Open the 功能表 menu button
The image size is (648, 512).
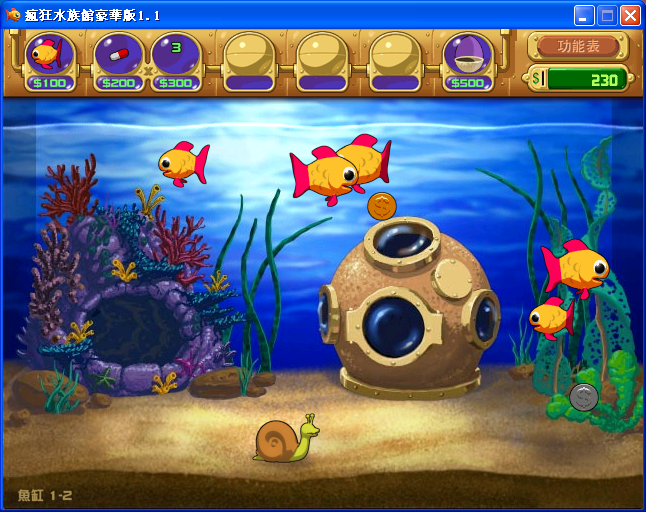(578, 45)
